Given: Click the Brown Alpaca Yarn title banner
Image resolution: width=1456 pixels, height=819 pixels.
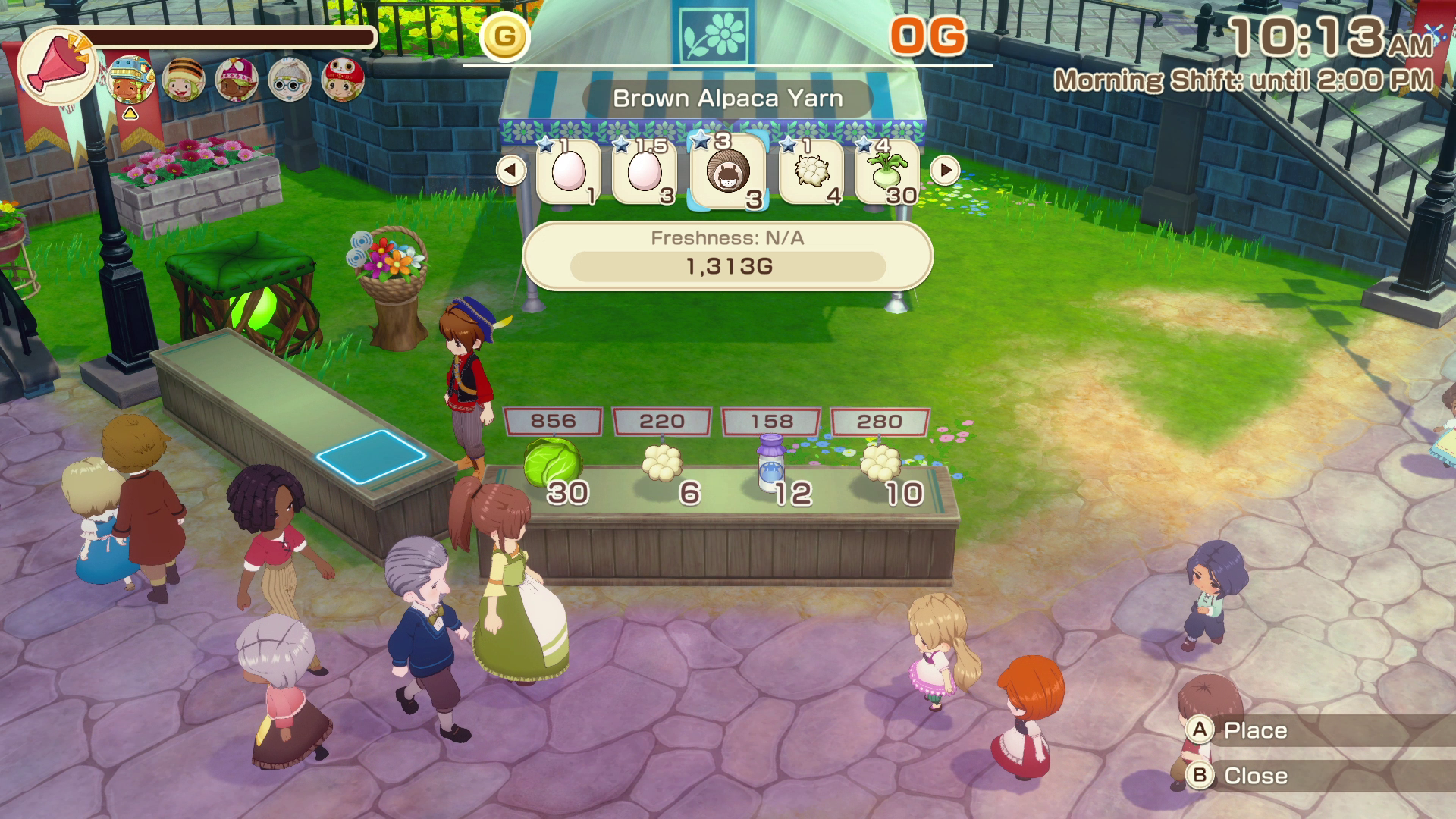Looking at the screenshot, I should [728, 97].
